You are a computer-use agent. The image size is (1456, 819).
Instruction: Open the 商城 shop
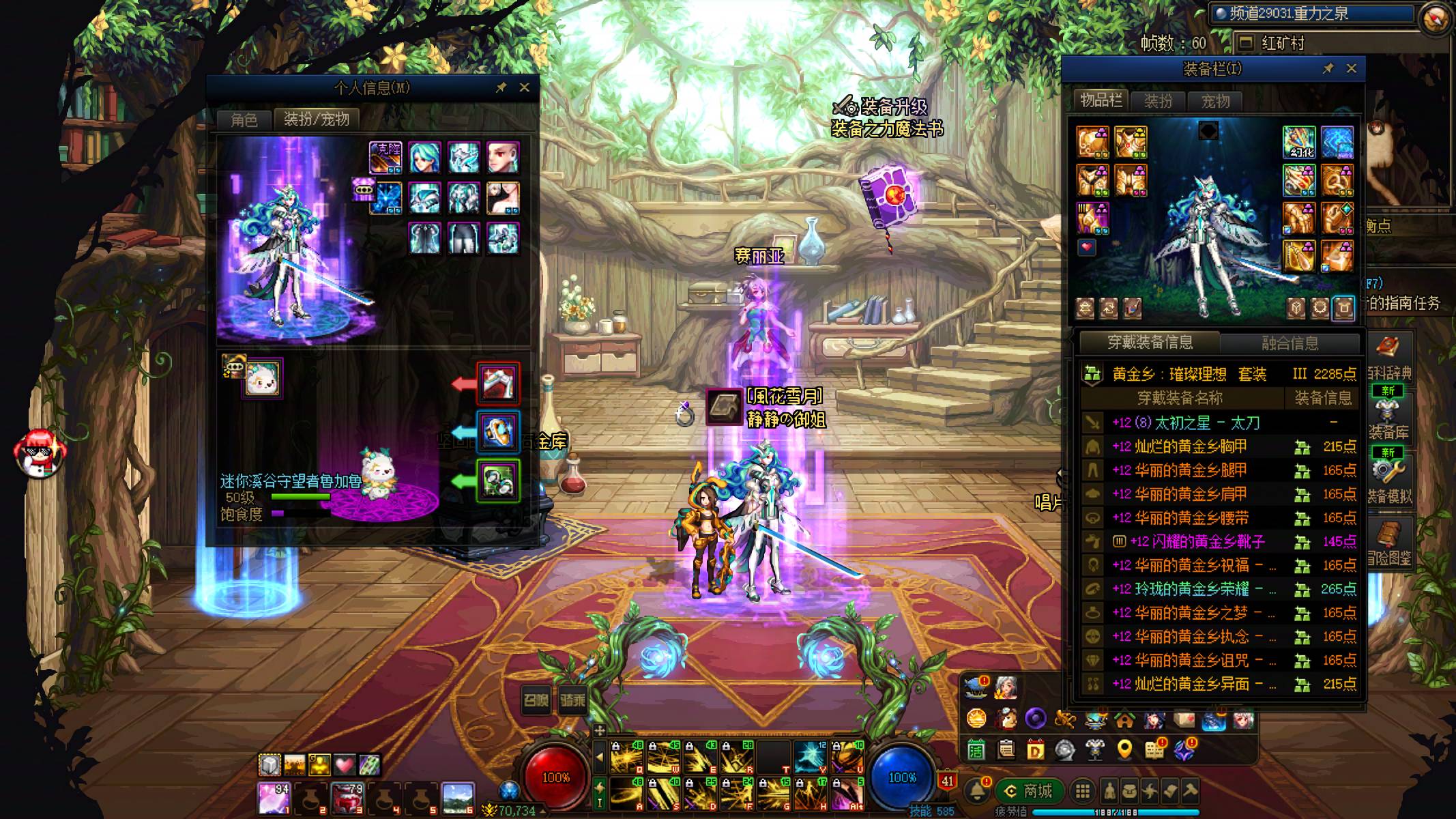pos(1030,791)
